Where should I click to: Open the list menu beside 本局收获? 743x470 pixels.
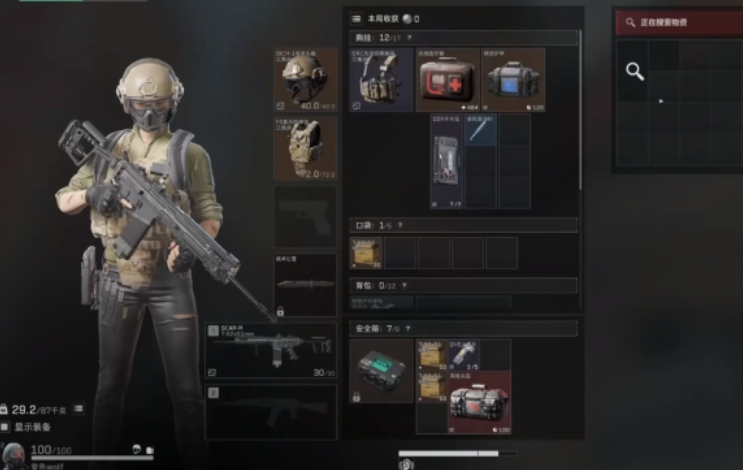click(x=356, y=19)
